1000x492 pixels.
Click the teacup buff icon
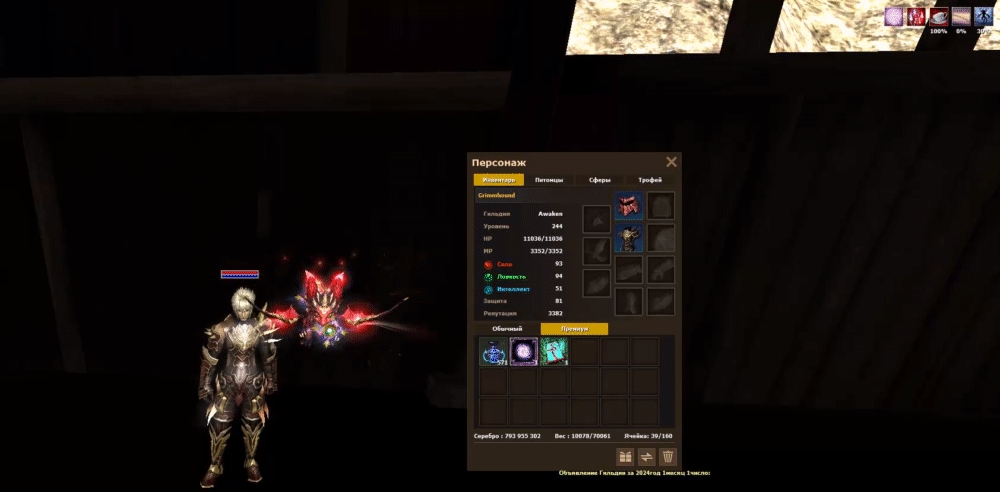938,16
